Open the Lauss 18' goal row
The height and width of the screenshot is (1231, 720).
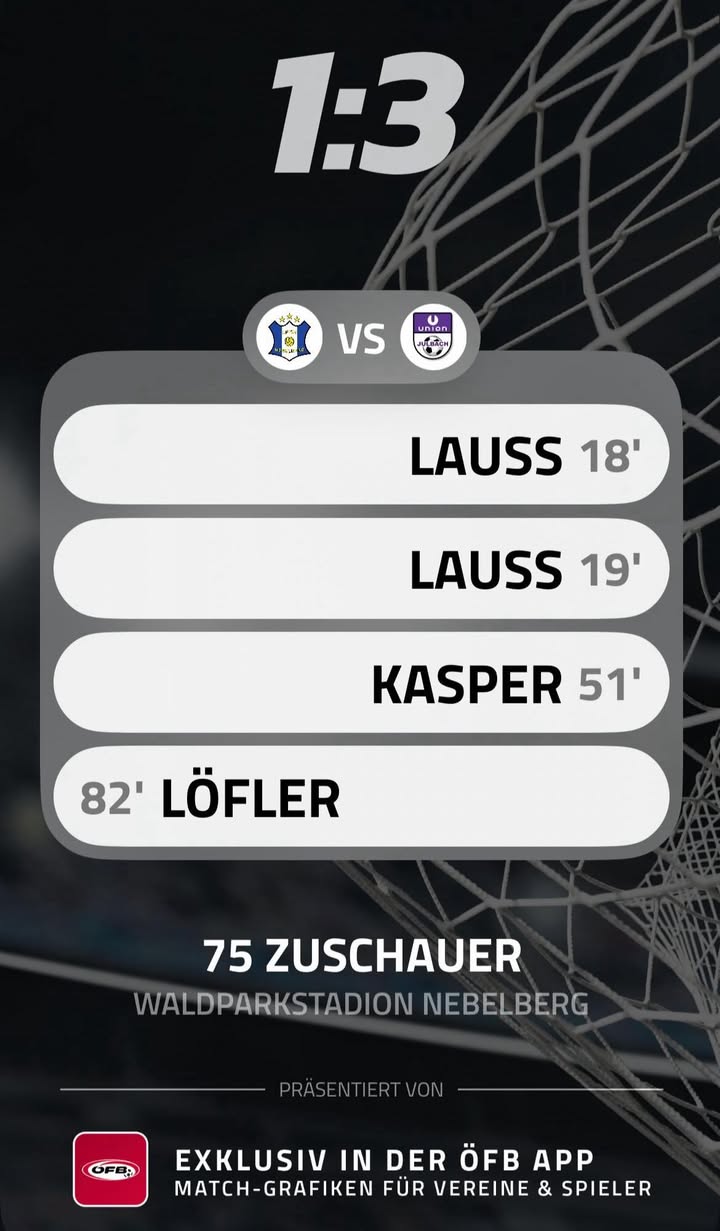(361, 455)
